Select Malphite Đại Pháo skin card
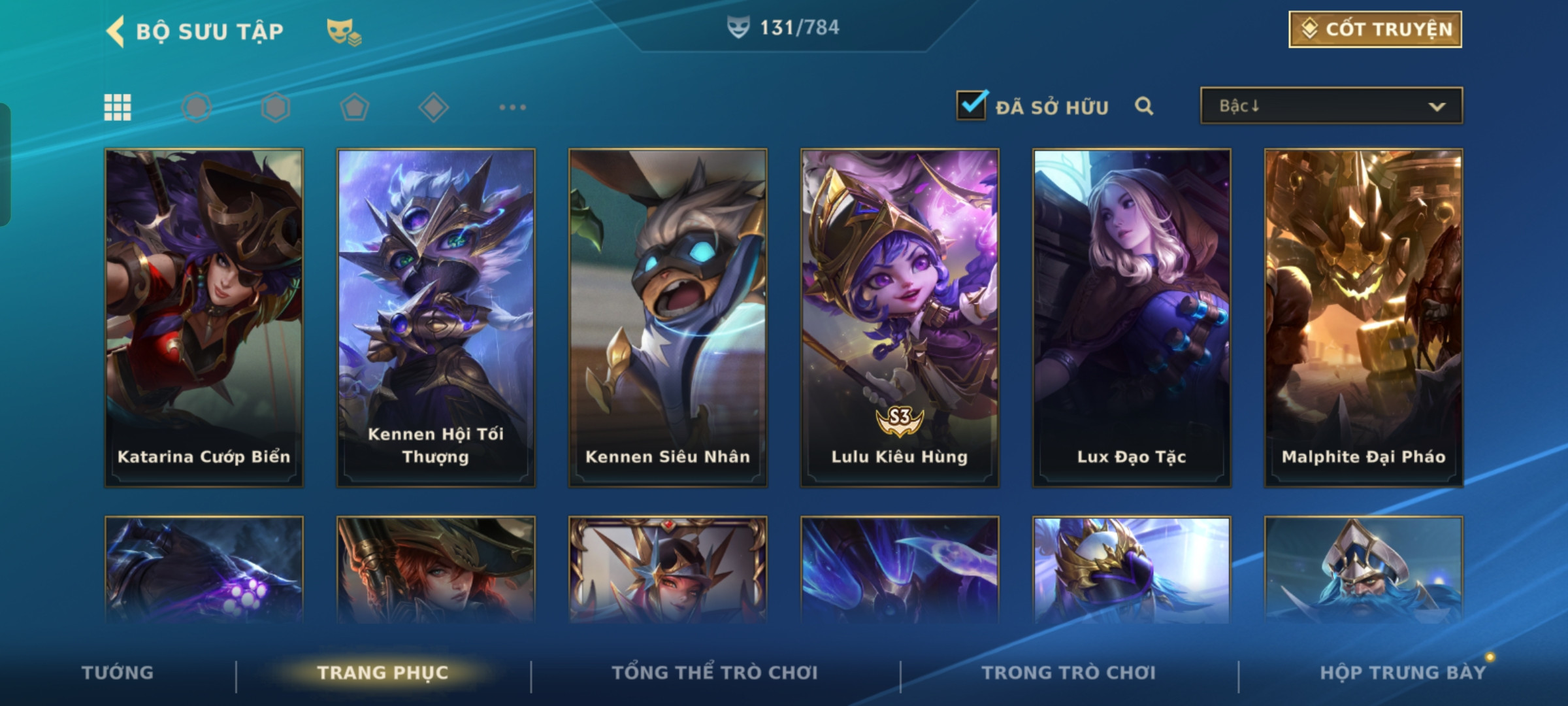Screen dimensions: 1568x706 click(x=1364, y=318)
